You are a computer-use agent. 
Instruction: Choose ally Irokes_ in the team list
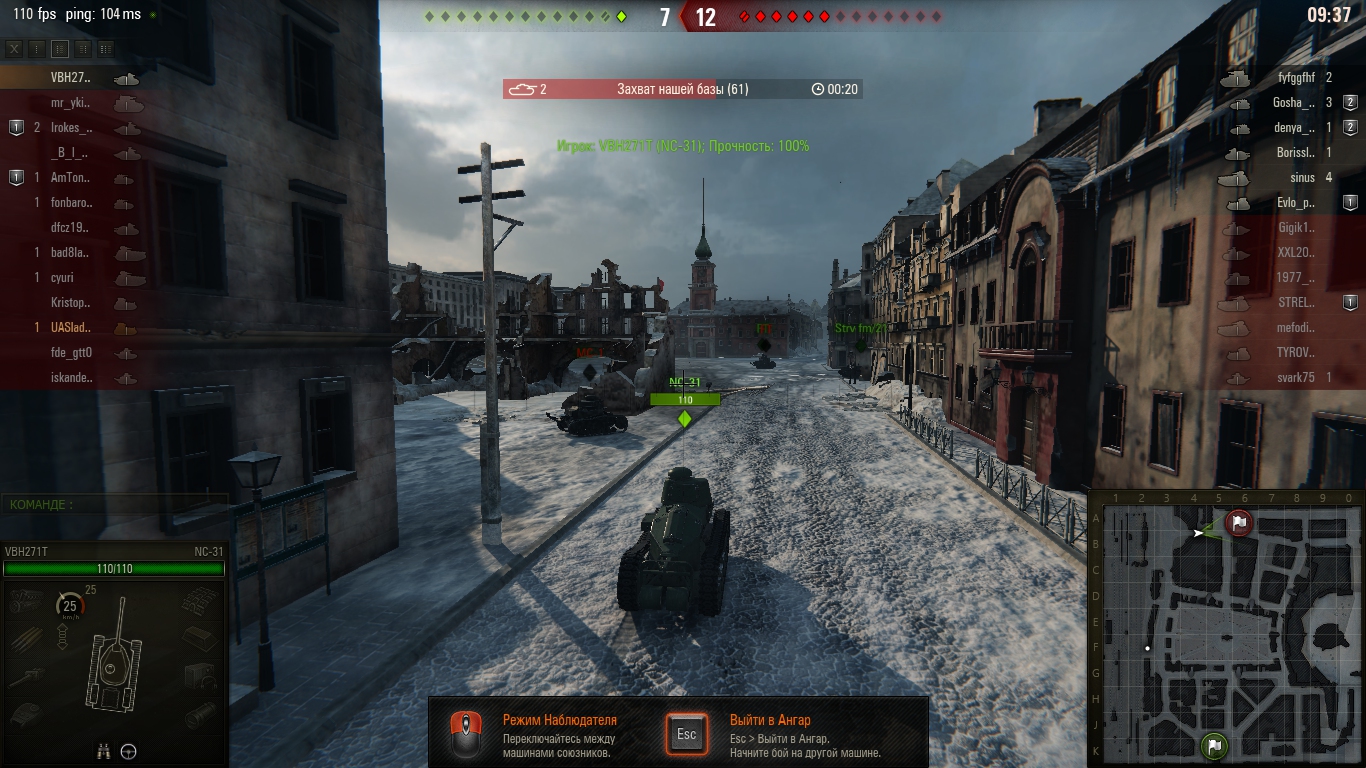(71, 127)
